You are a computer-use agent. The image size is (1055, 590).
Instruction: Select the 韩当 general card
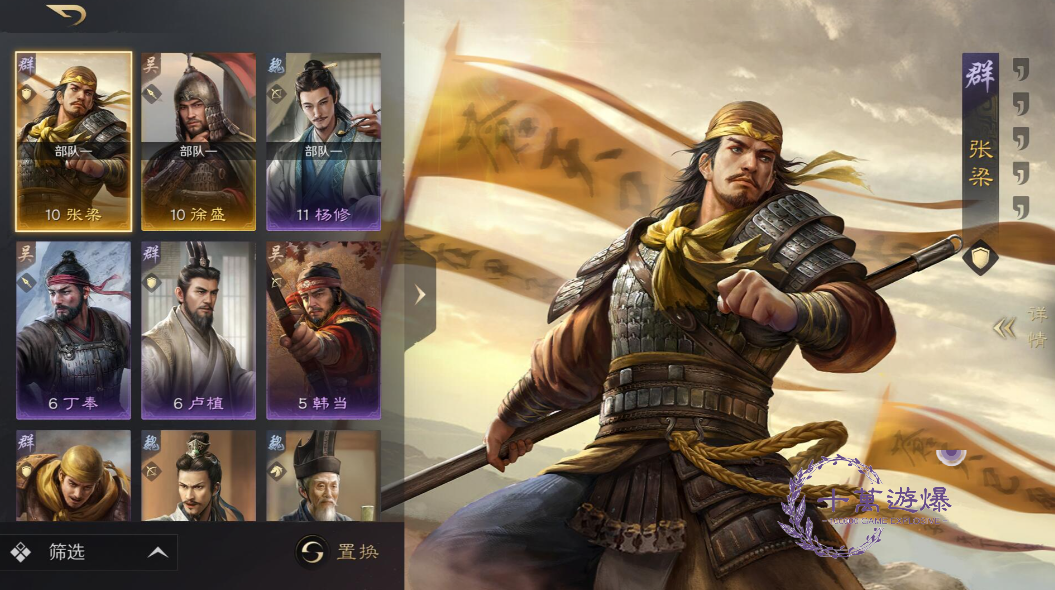tap(323, 329)
